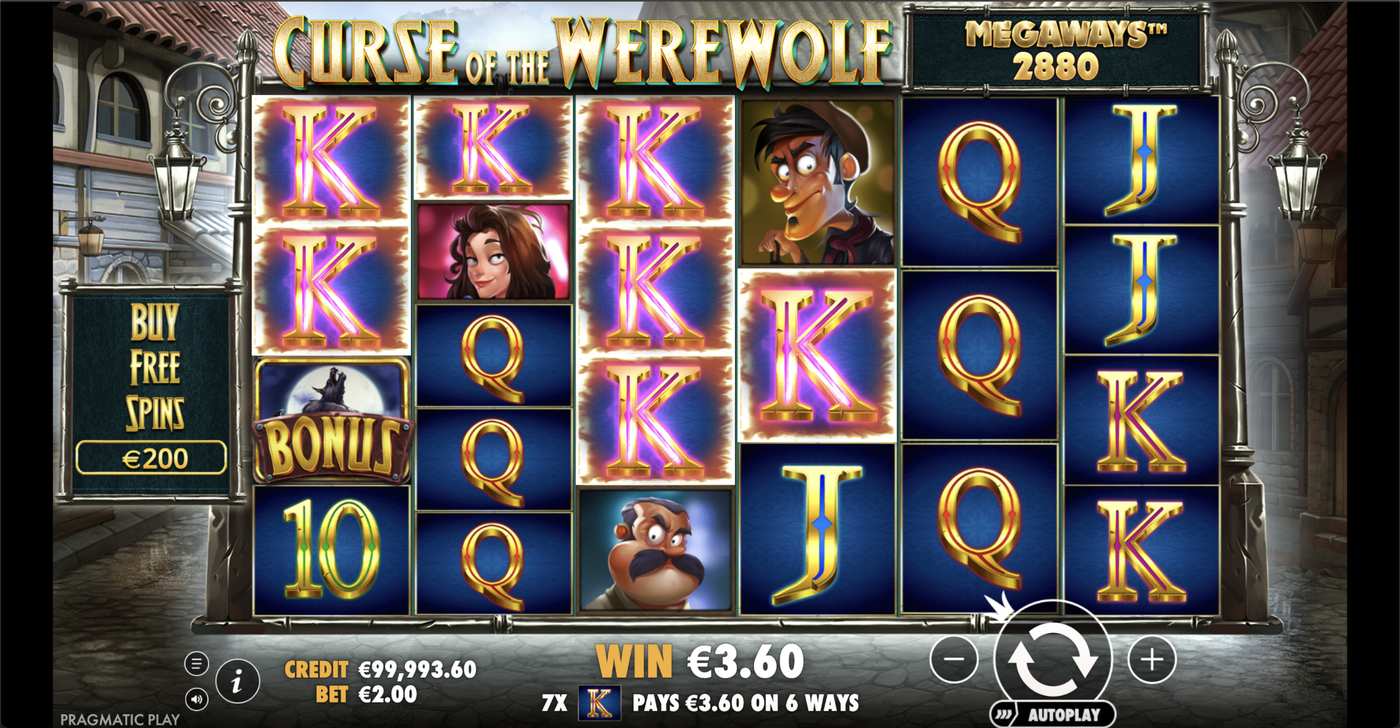The height and width of the screenshot is (728, 1400).
Task: Click the green 10 symbol
Action: (x=330, y=545)
